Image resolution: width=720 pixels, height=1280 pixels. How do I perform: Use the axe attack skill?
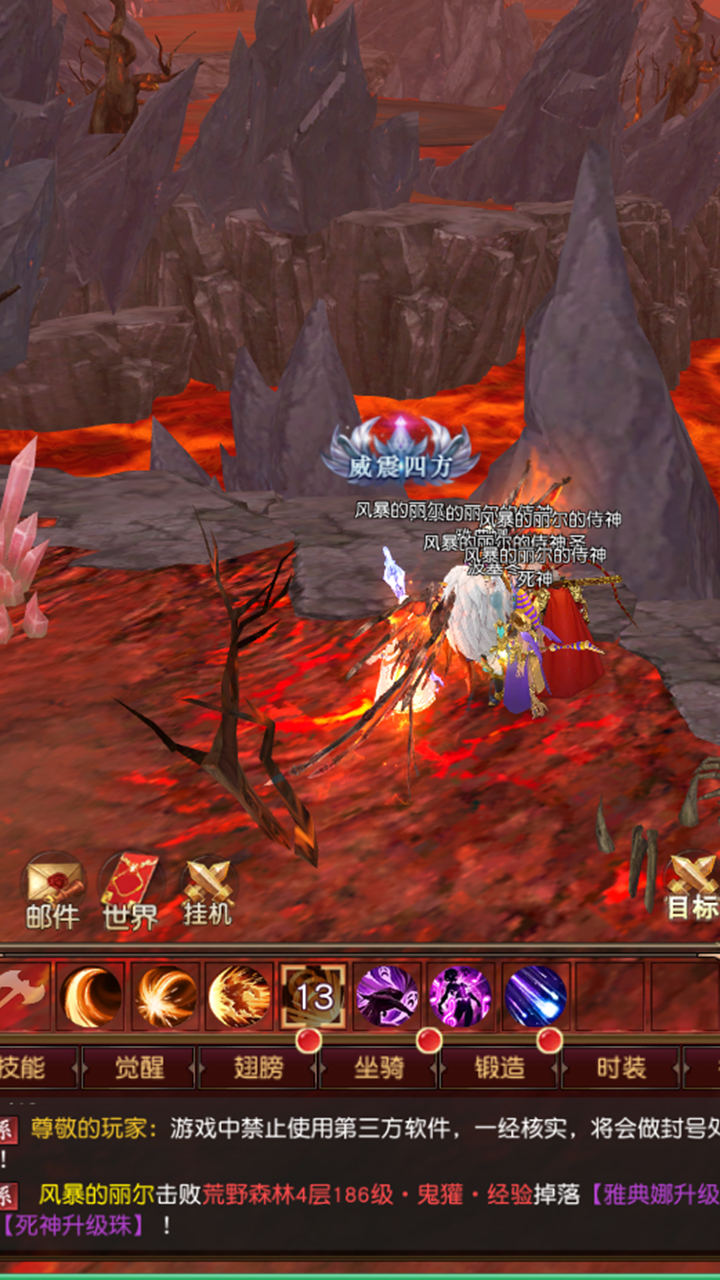pos(22,996)
